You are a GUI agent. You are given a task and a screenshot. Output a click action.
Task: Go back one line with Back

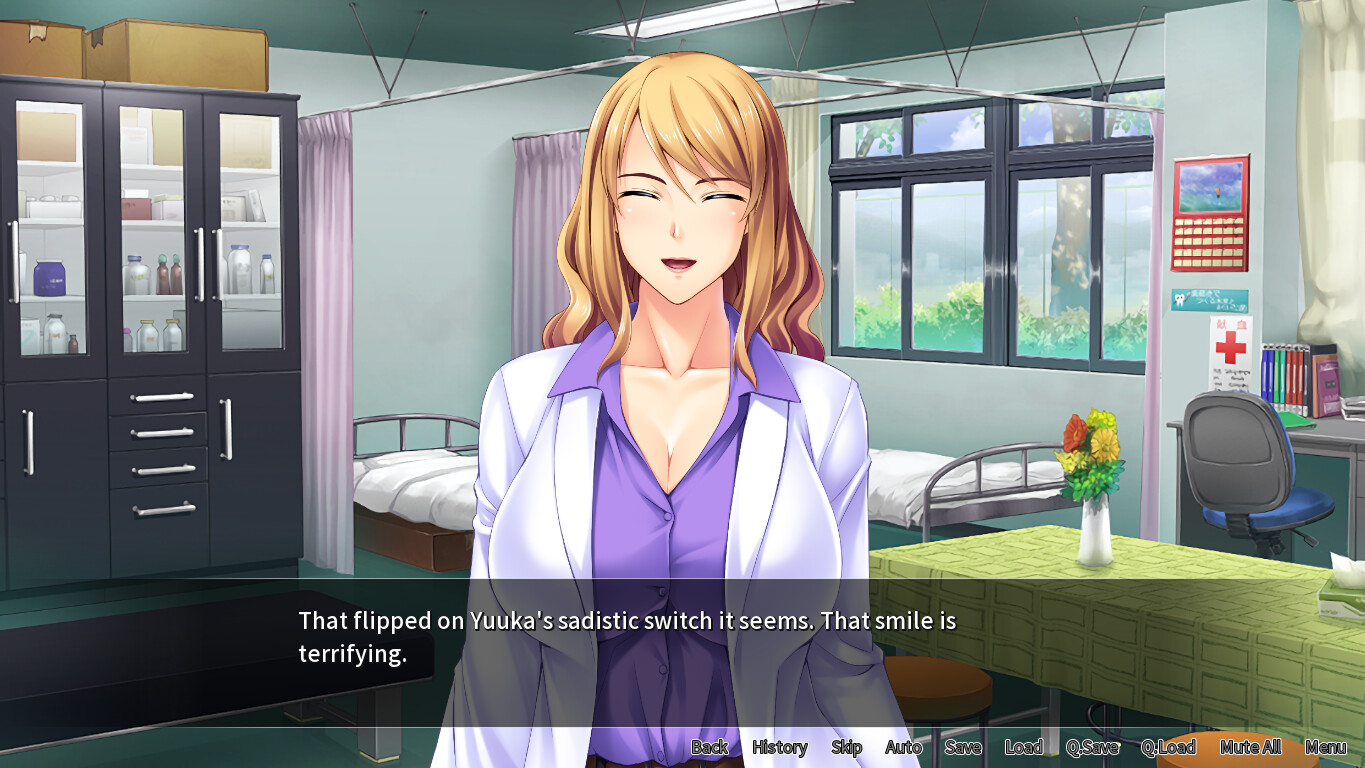click(708, 747)
